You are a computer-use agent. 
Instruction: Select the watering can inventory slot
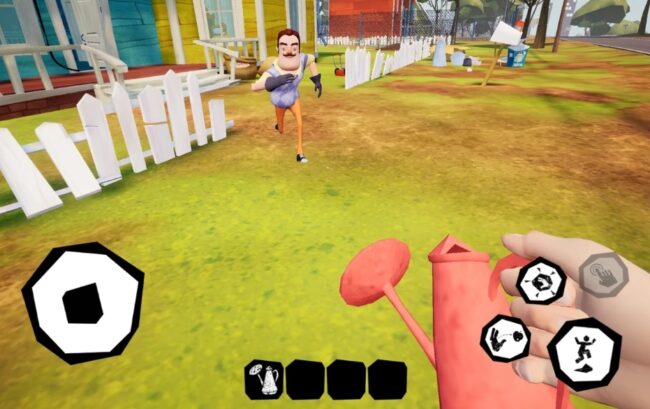[x=264, y=380]
